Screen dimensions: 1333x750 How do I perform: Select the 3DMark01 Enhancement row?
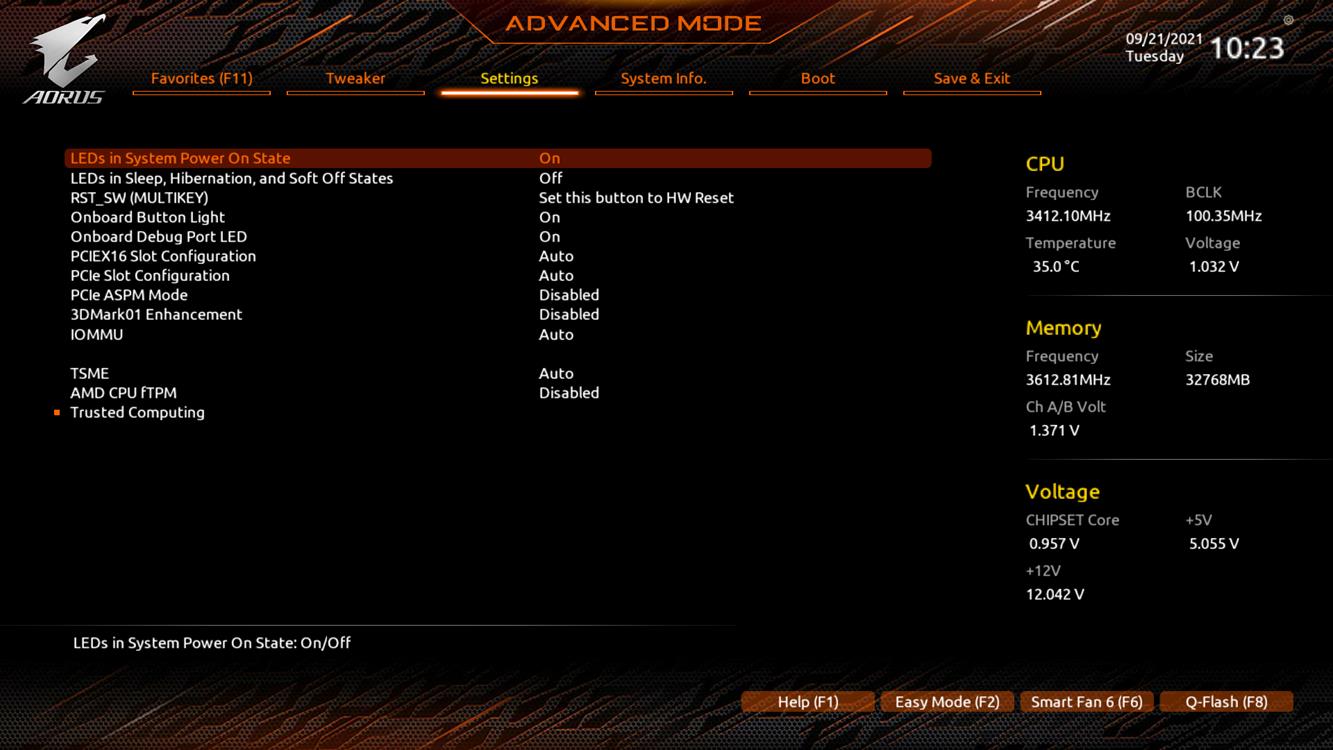(156, 314)
